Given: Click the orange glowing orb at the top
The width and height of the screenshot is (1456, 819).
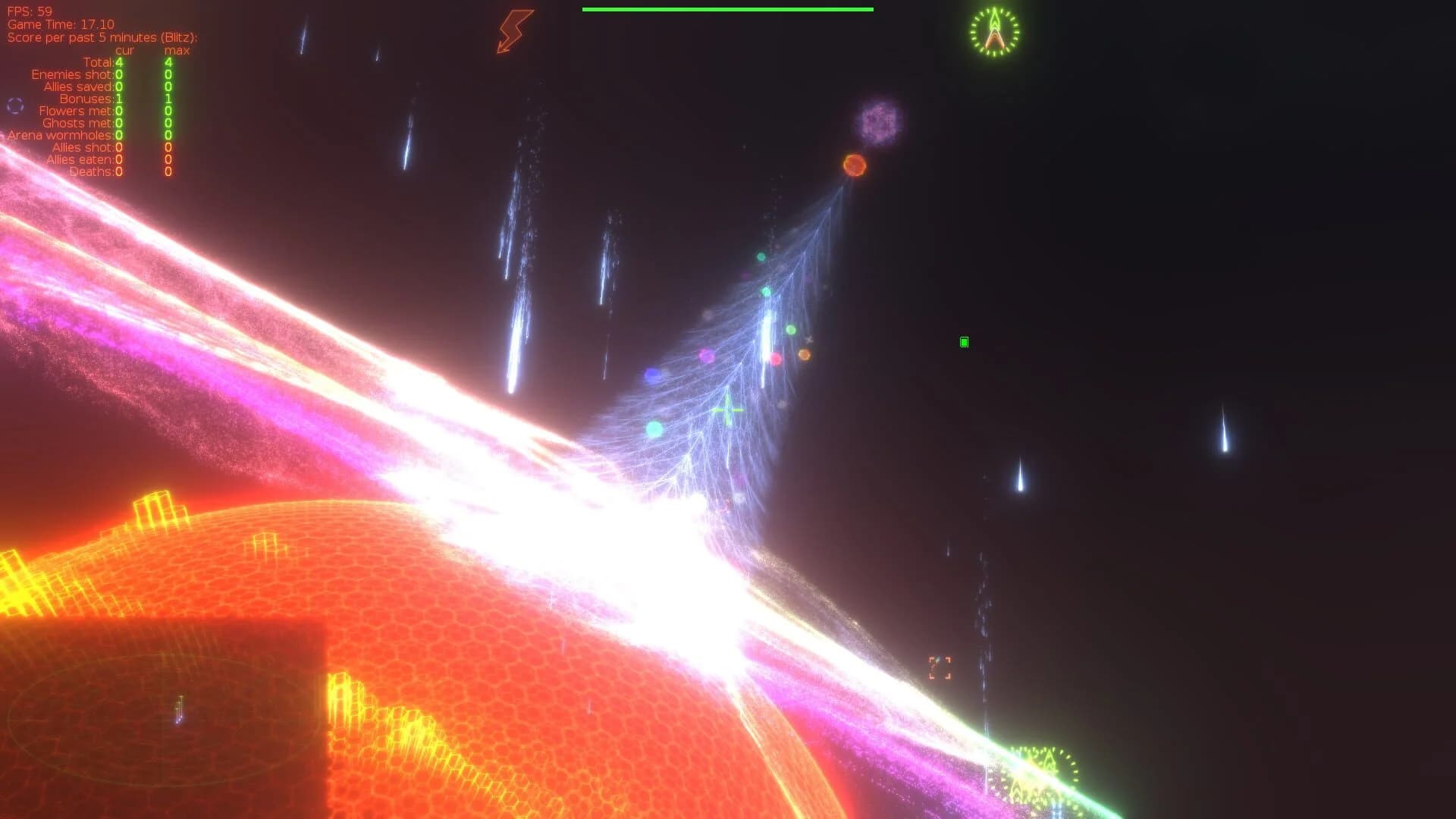Looking at the screenshot, I should [x=854, y=167].
